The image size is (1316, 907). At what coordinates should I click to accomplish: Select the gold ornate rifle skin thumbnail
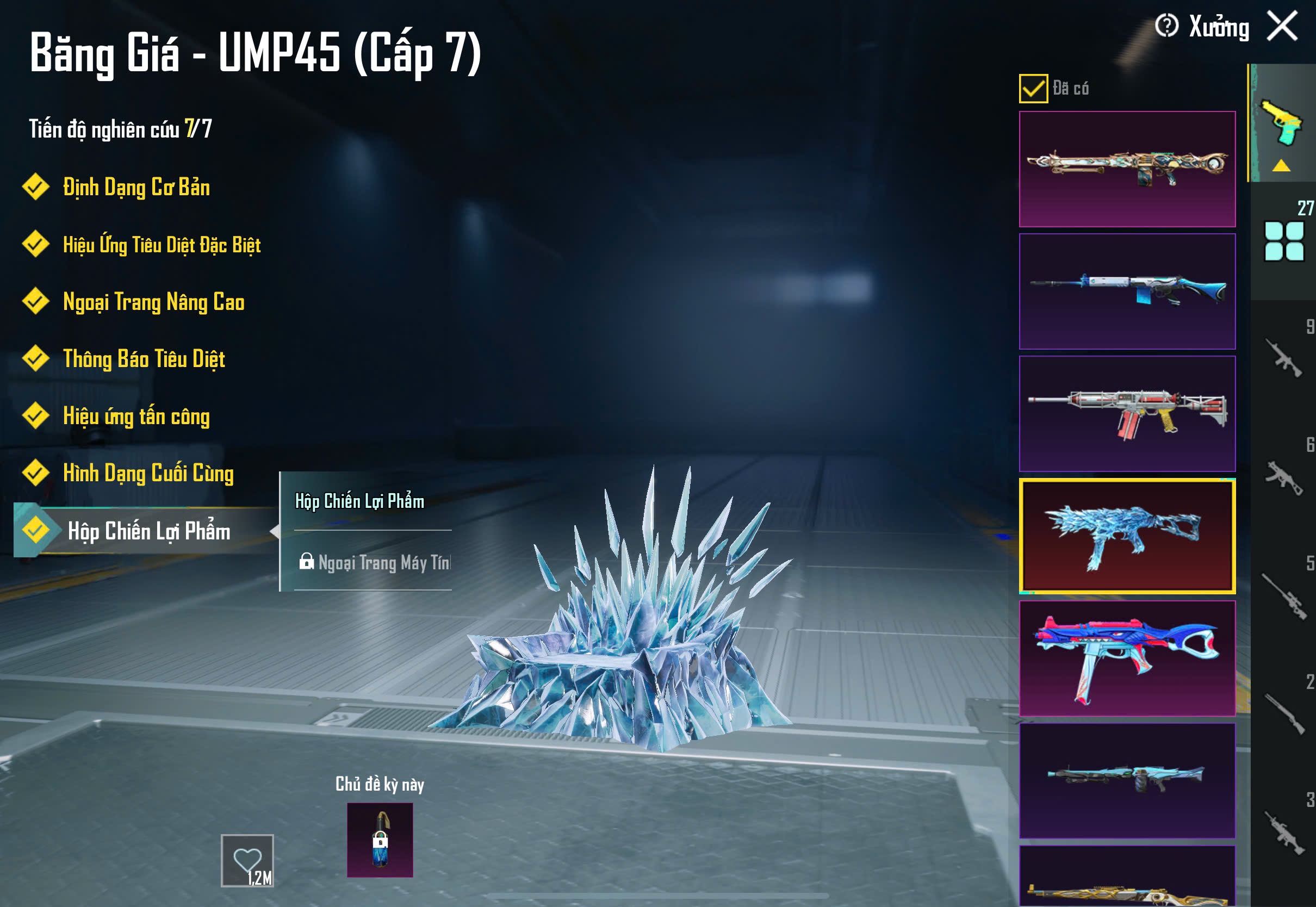tap(1127, 169)
